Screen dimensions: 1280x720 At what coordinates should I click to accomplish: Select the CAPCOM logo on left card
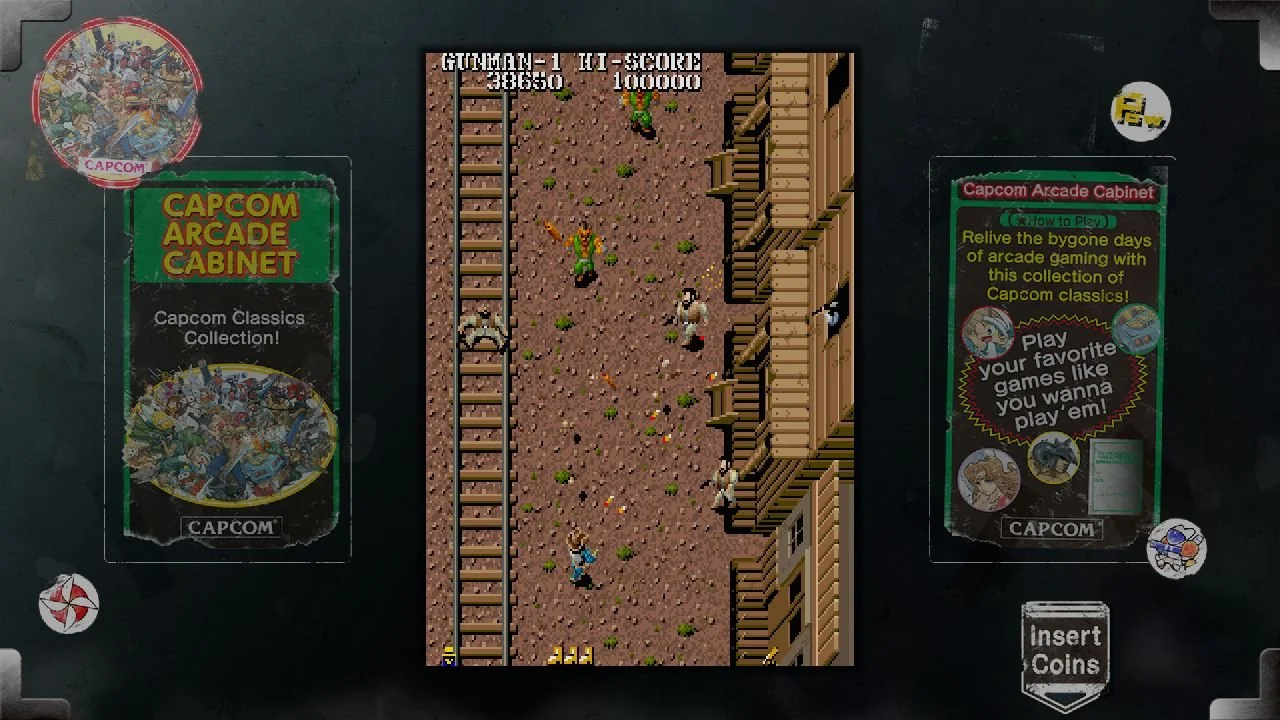coord(230,527)
